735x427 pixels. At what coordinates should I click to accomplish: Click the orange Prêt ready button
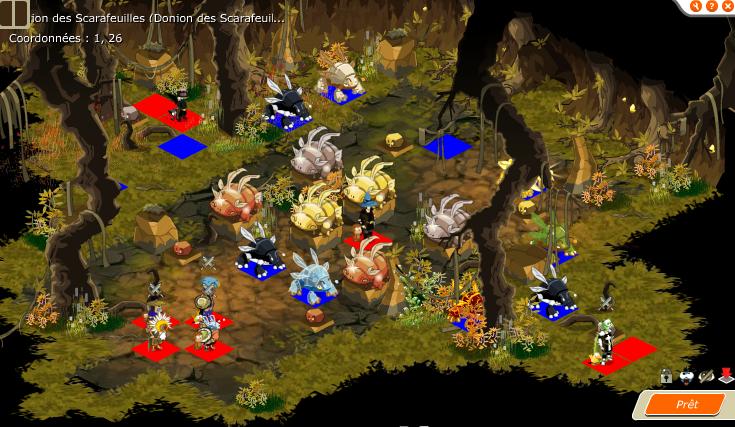click(x=688, y=404)
